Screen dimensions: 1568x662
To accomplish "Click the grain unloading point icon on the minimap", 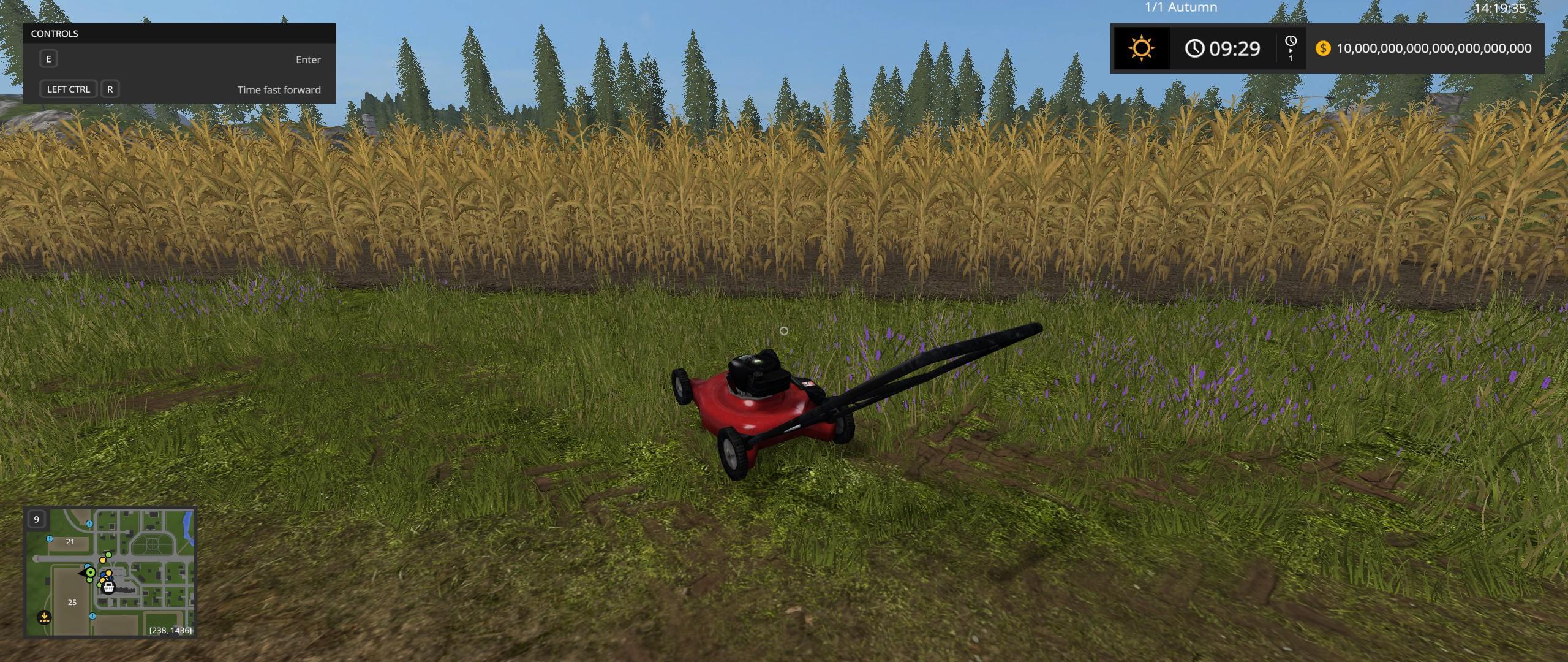I will (x=45, y=618).
